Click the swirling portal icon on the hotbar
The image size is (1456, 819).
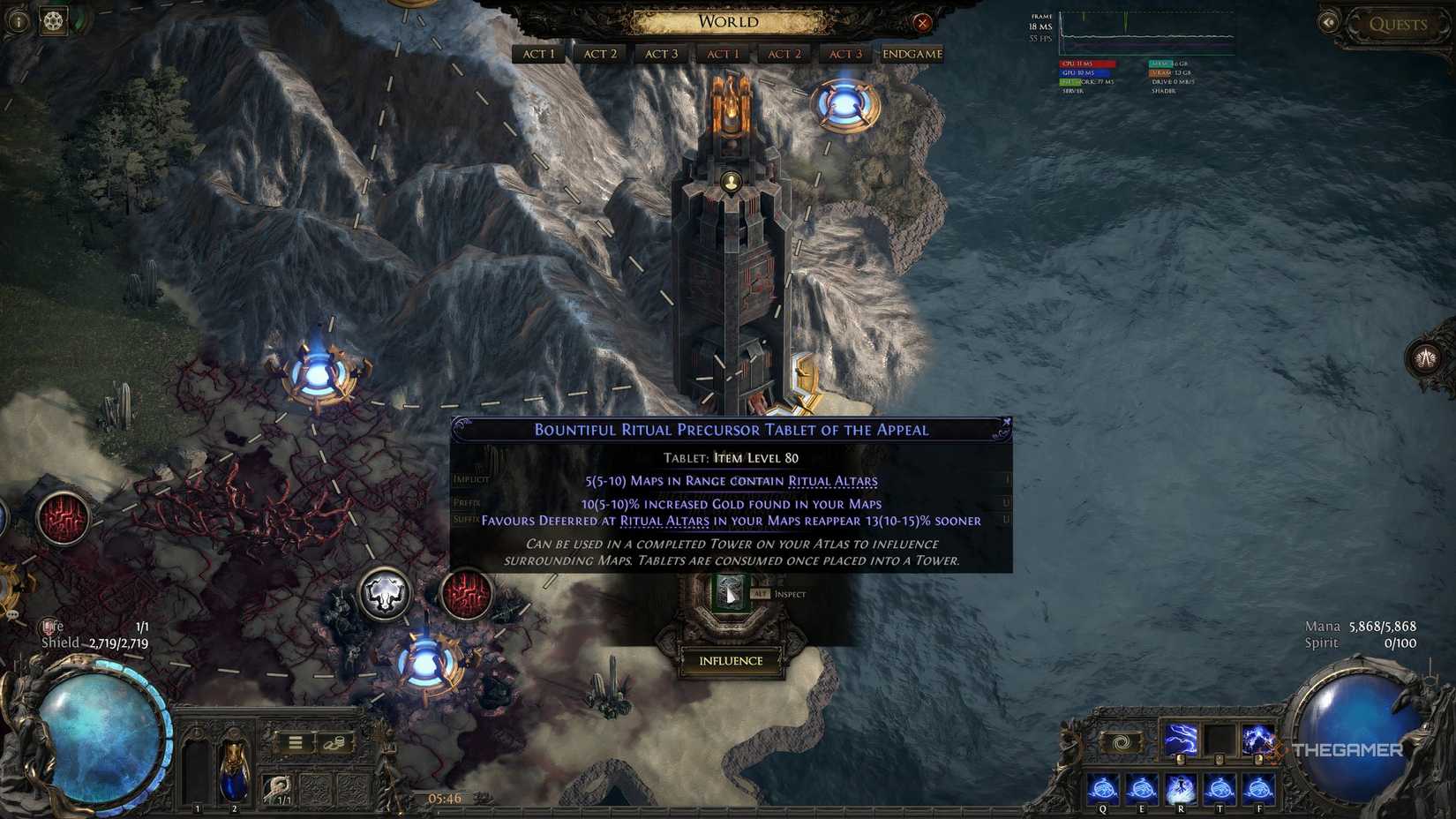tap(1123, 741)
